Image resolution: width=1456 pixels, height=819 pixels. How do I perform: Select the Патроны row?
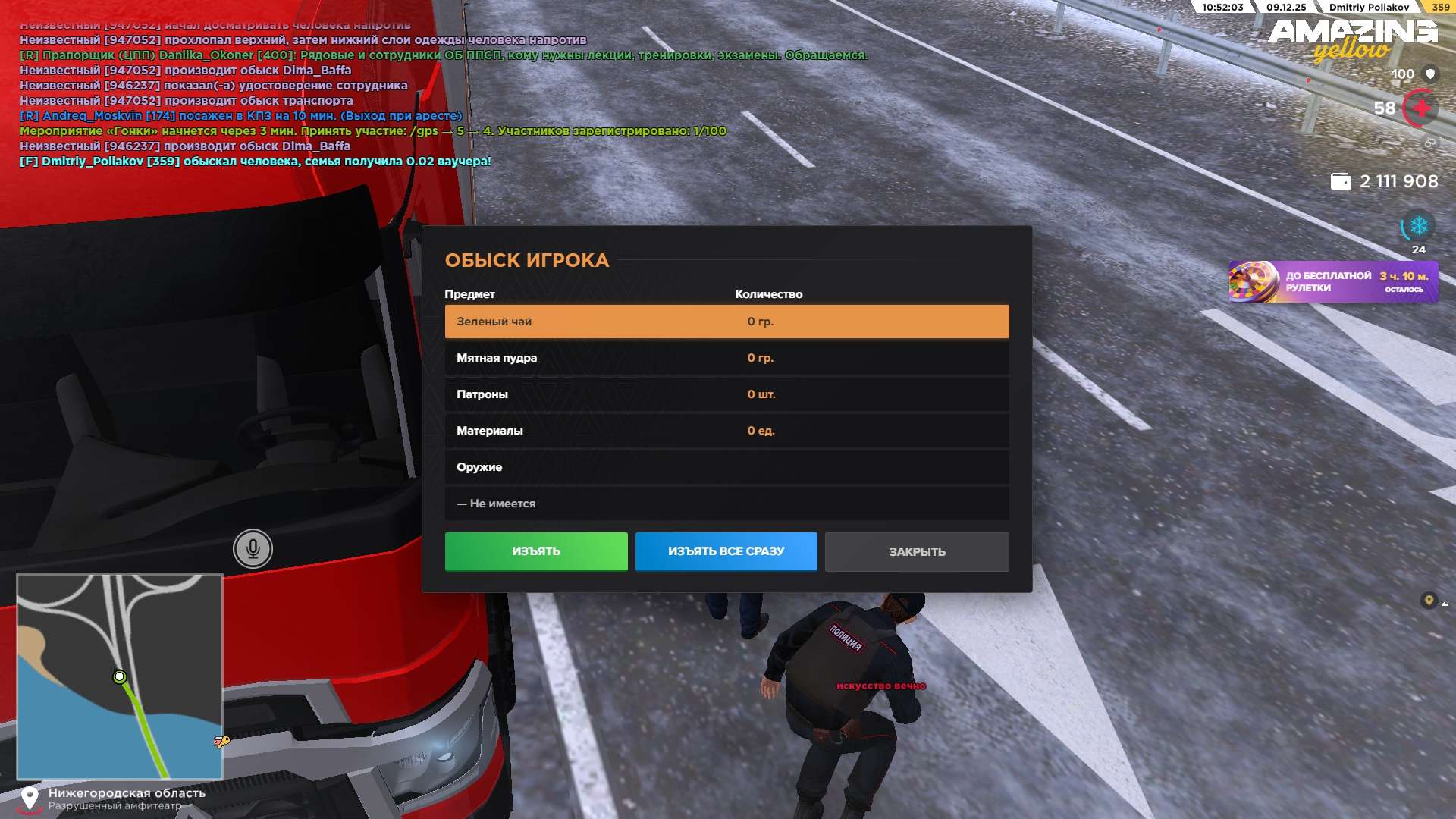726,394
